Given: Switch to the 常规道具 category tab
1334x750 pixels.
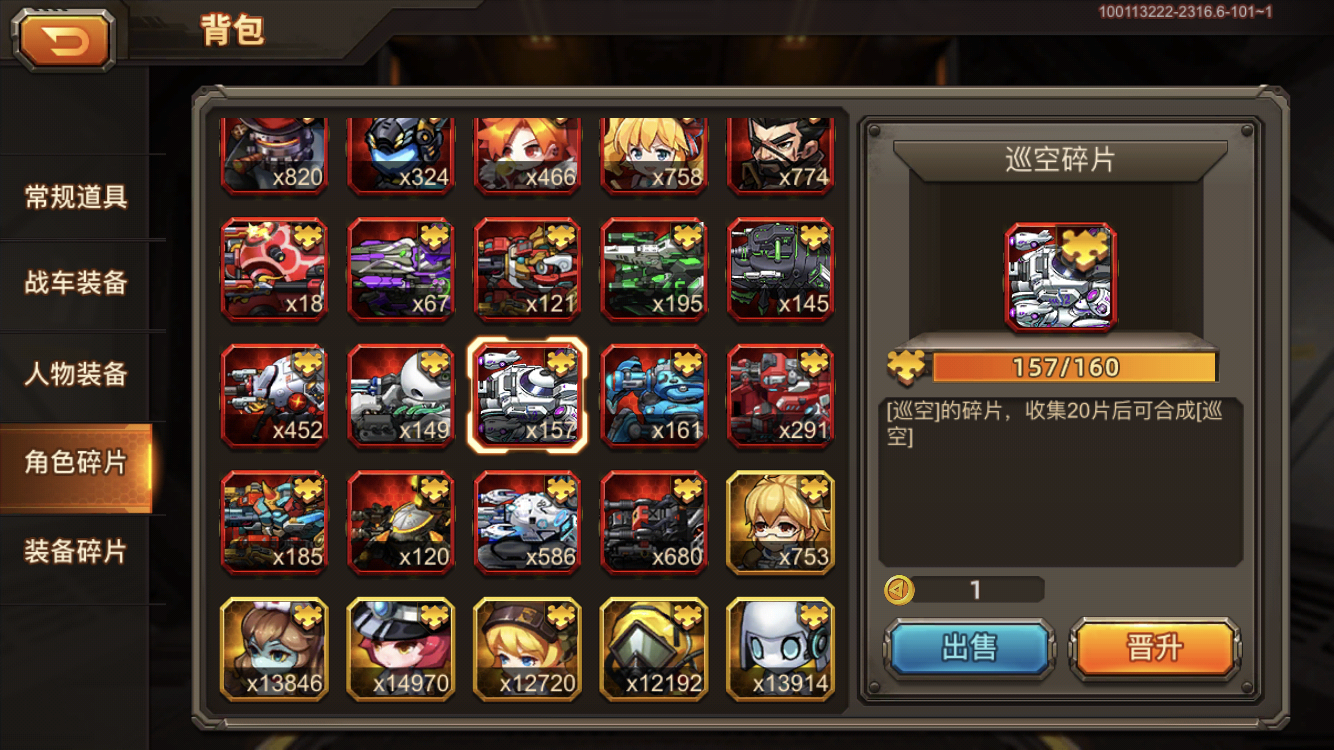Looking at the screenshot, I should (77, 196).
